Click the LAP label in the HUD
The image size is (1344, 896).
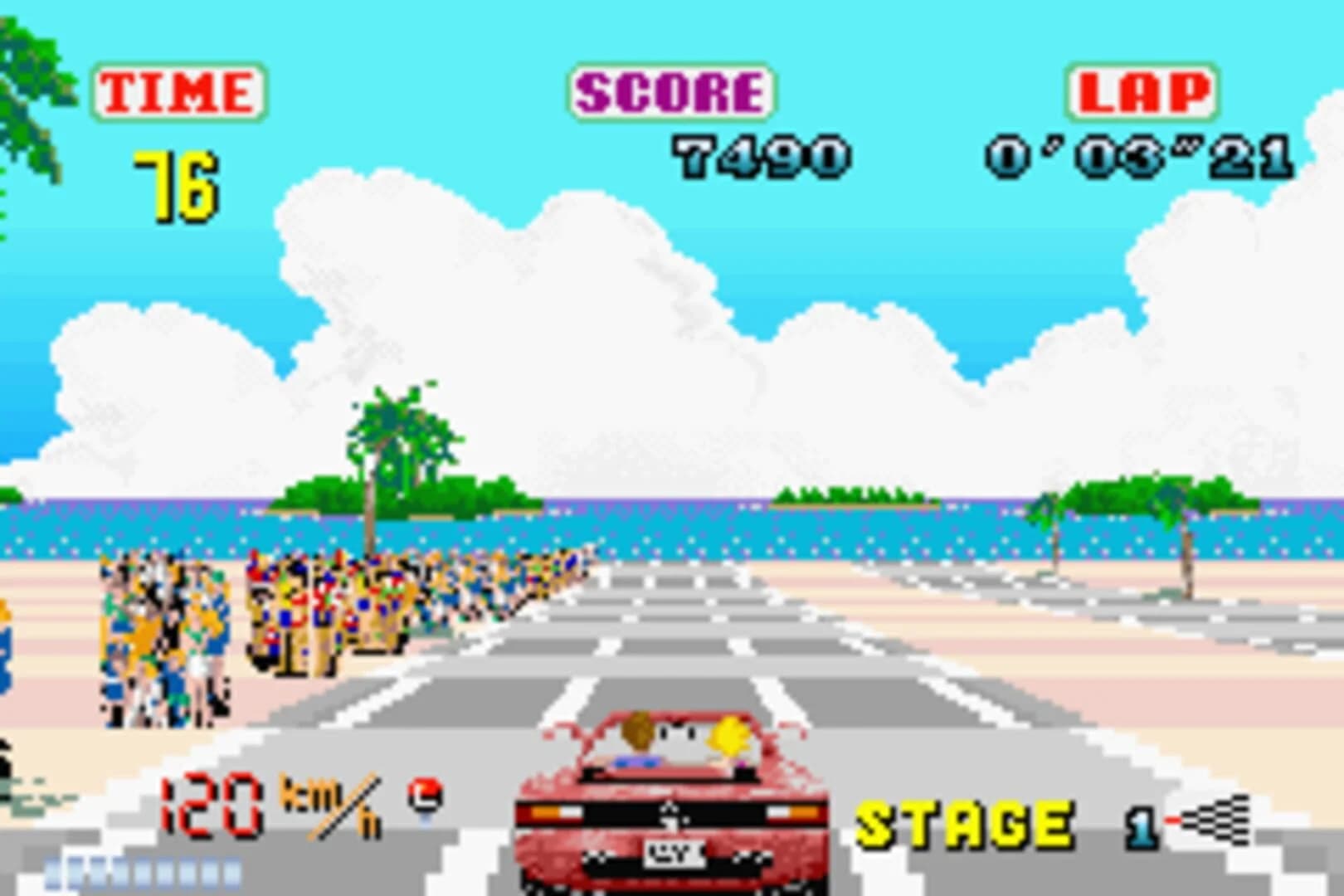click(1139, 93)
